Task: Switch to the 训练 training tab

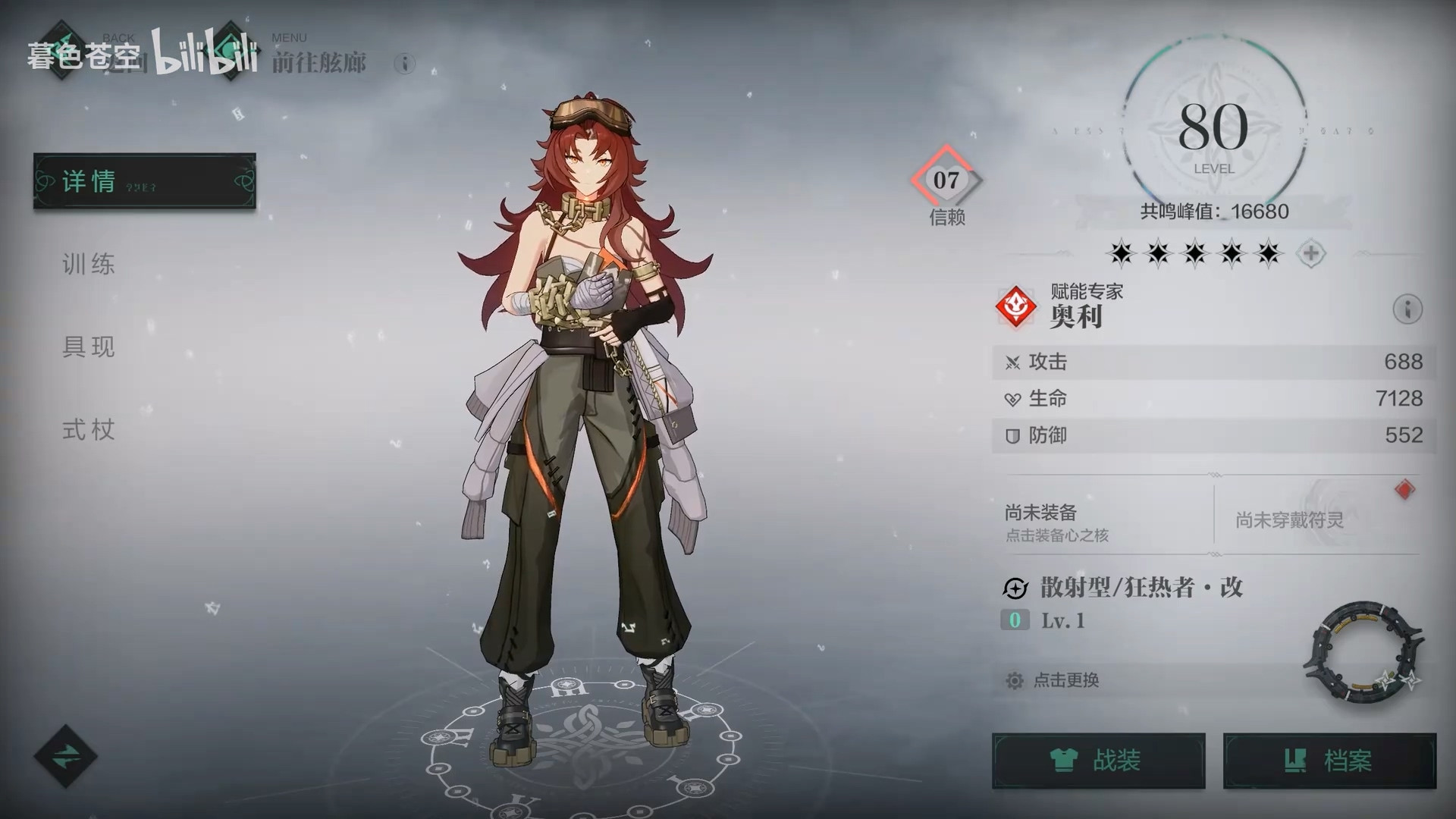Action: [89, 264]
